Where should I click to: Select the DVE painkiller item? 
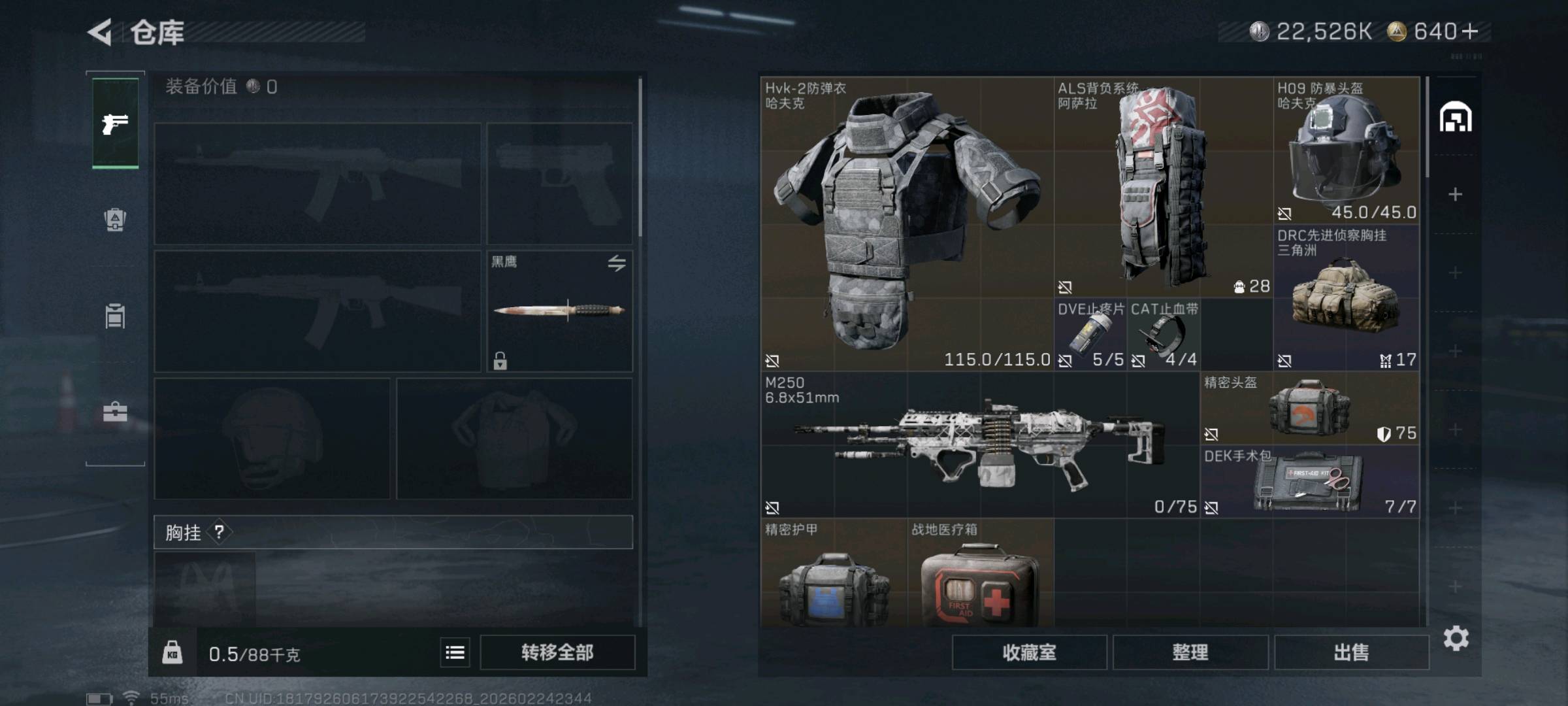tap(1090, 335)
